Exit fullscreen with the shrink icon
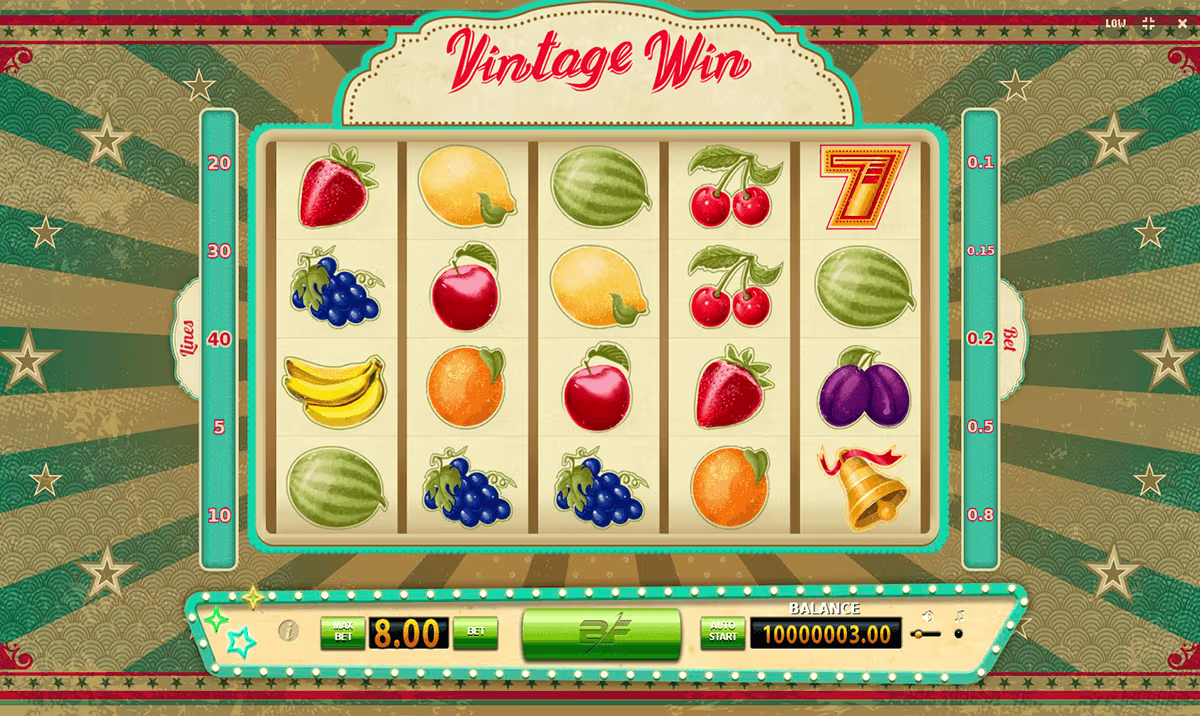The image size is (1200, 716). click(1148, 23)
